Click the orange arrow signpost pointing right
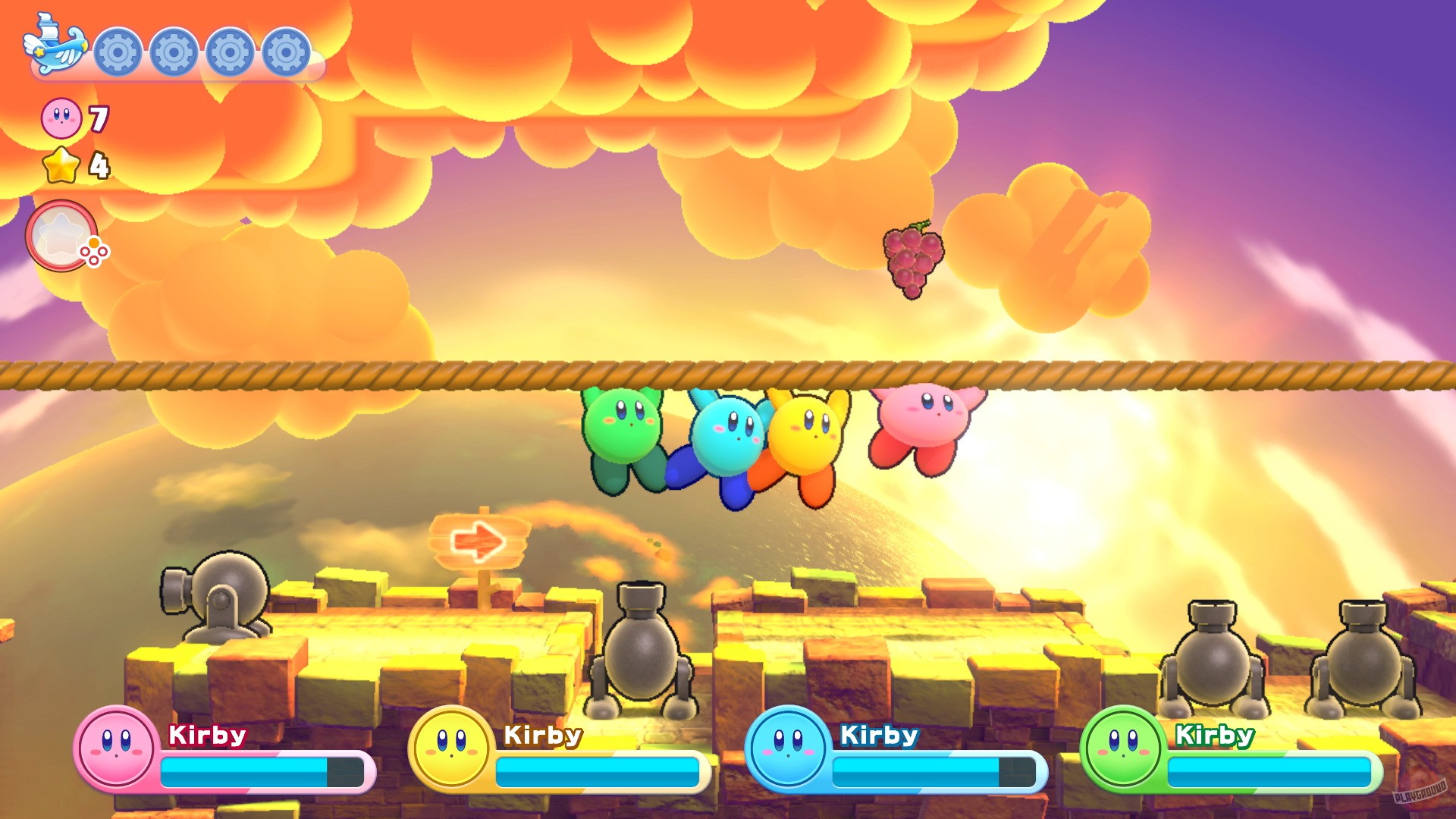1456x819 pixels. [x=481, y=542]
